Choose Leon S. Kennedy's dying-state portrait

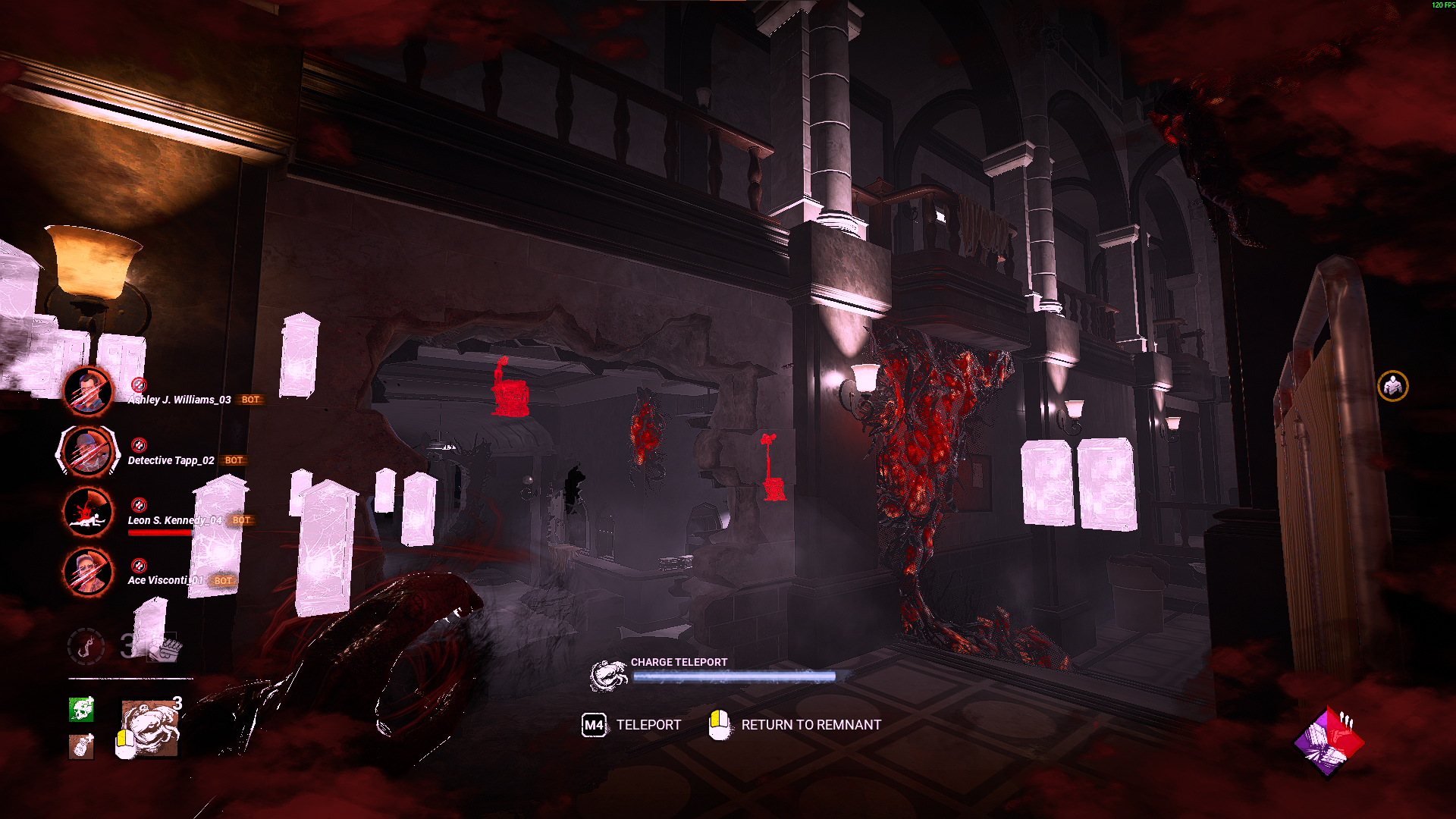click(88, 512)
